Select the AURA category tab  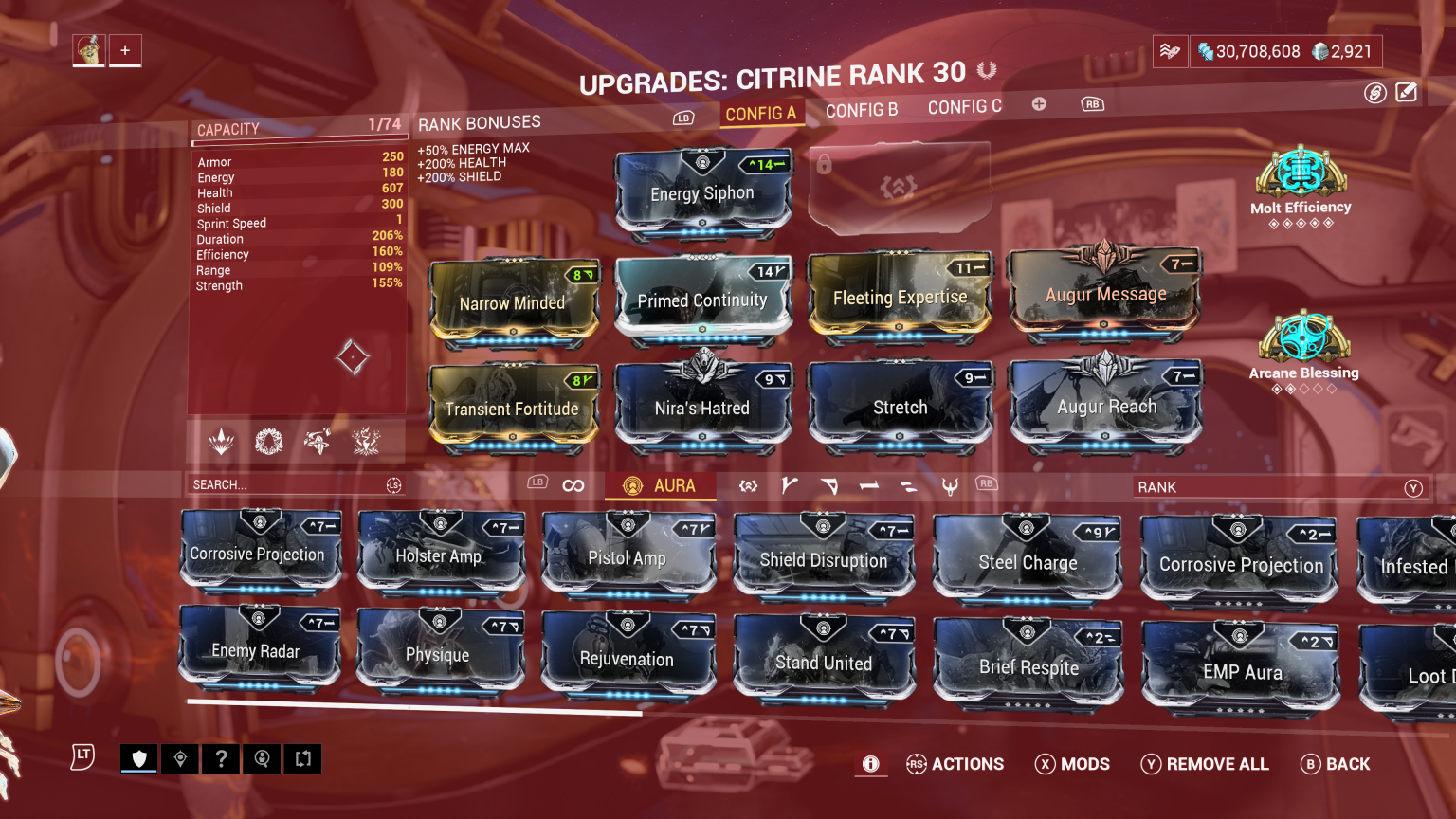661,485
